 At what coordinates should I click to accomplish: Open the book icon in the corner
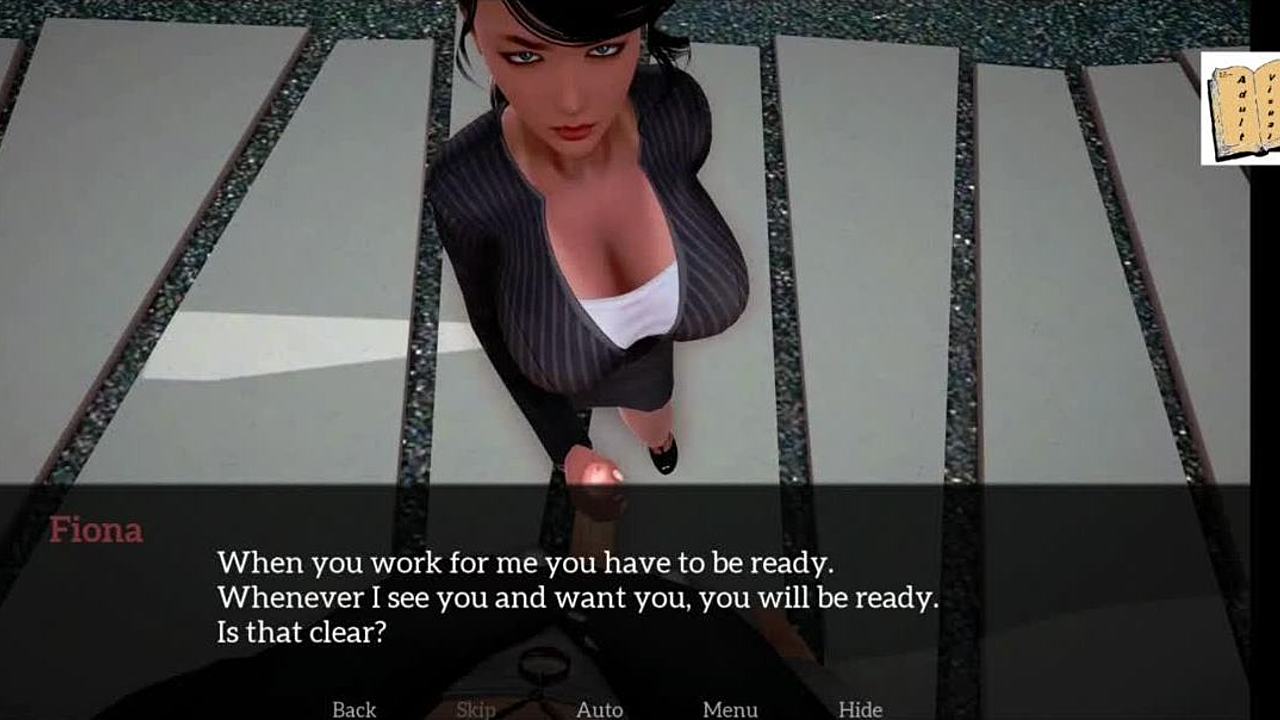[x=1242, y=108]
